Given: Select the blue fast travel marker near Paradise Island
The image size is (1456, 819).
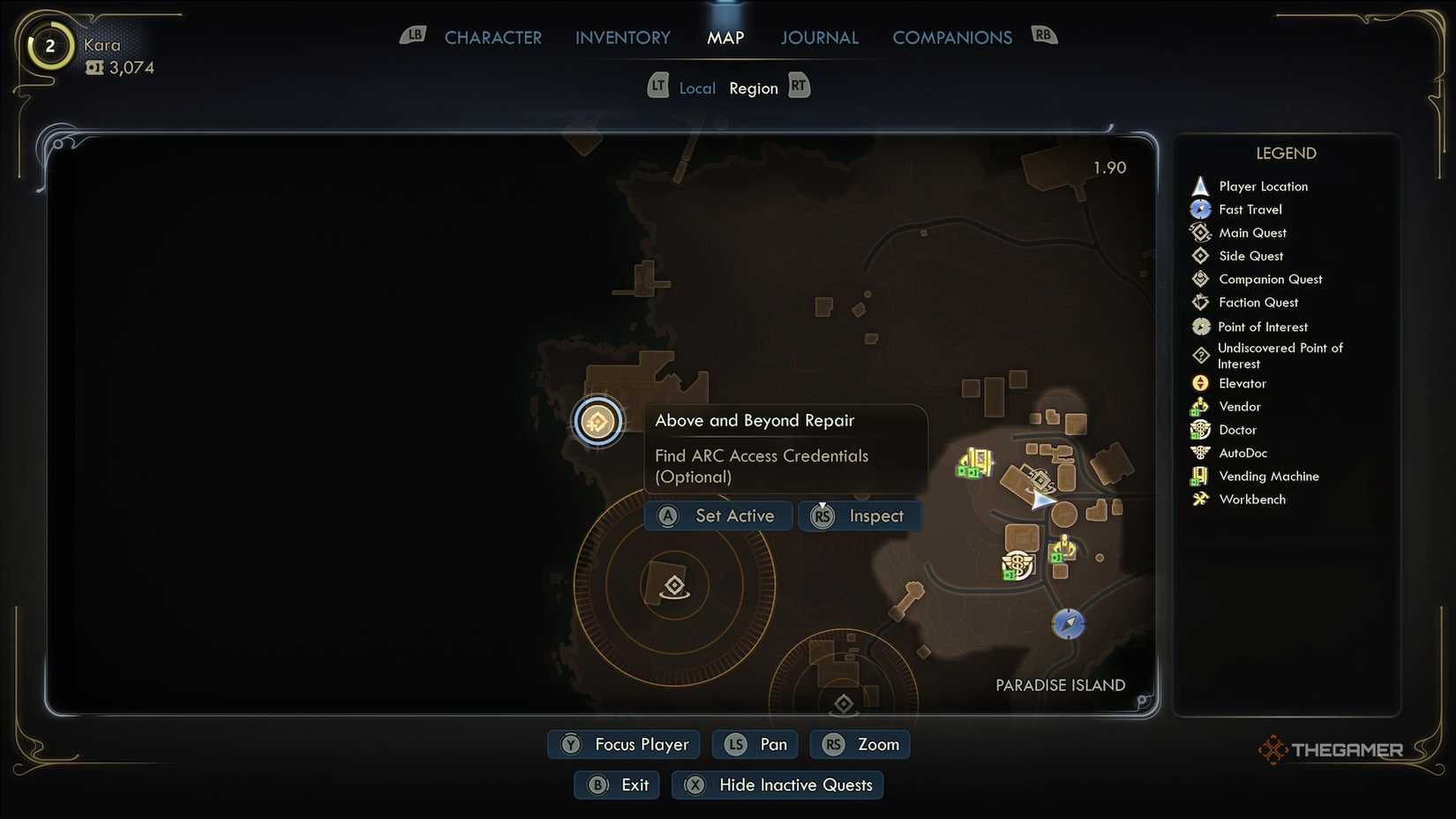Looking at the screenshot, I should (1067, 623).
